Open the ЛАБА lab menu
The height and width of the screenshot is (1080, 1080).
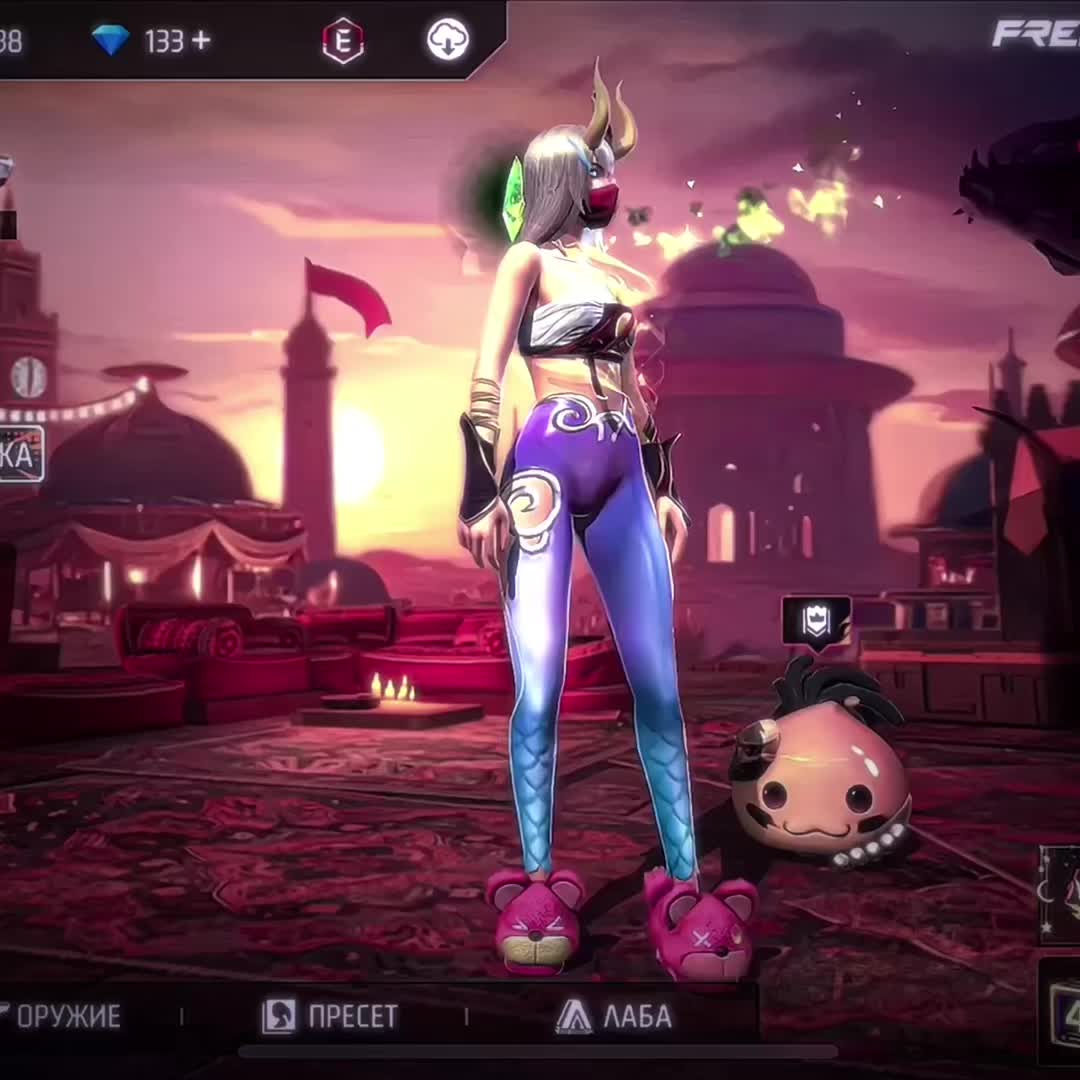point(614,1017)
